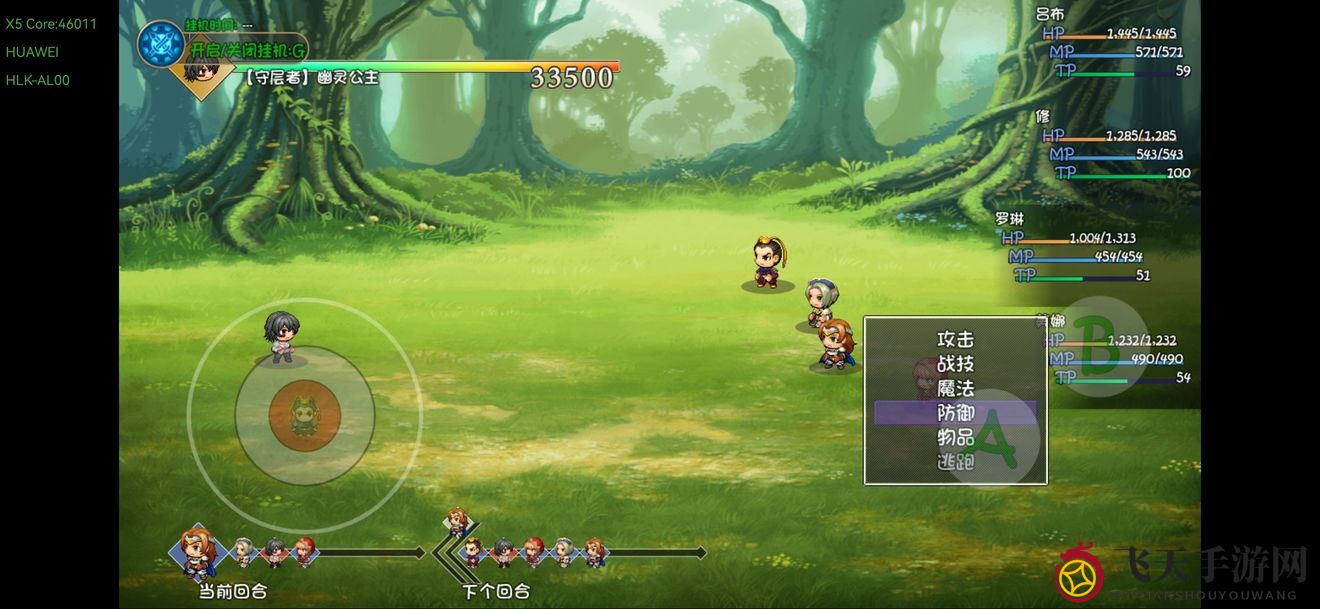Screen dimensions: 1320x609
Task: Open 物品 (Items) in the battle menu
Action: pos(955,437)
